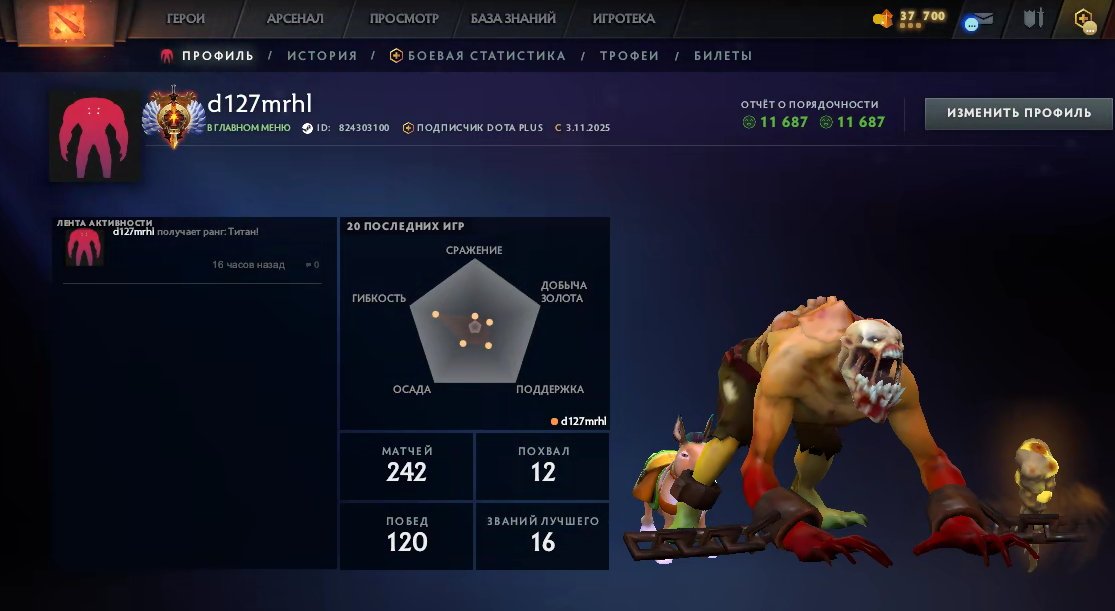Switch to the ИСТОРИЯ tab
The width and height of the screenshot is (1115, 611).
point(322,56)
